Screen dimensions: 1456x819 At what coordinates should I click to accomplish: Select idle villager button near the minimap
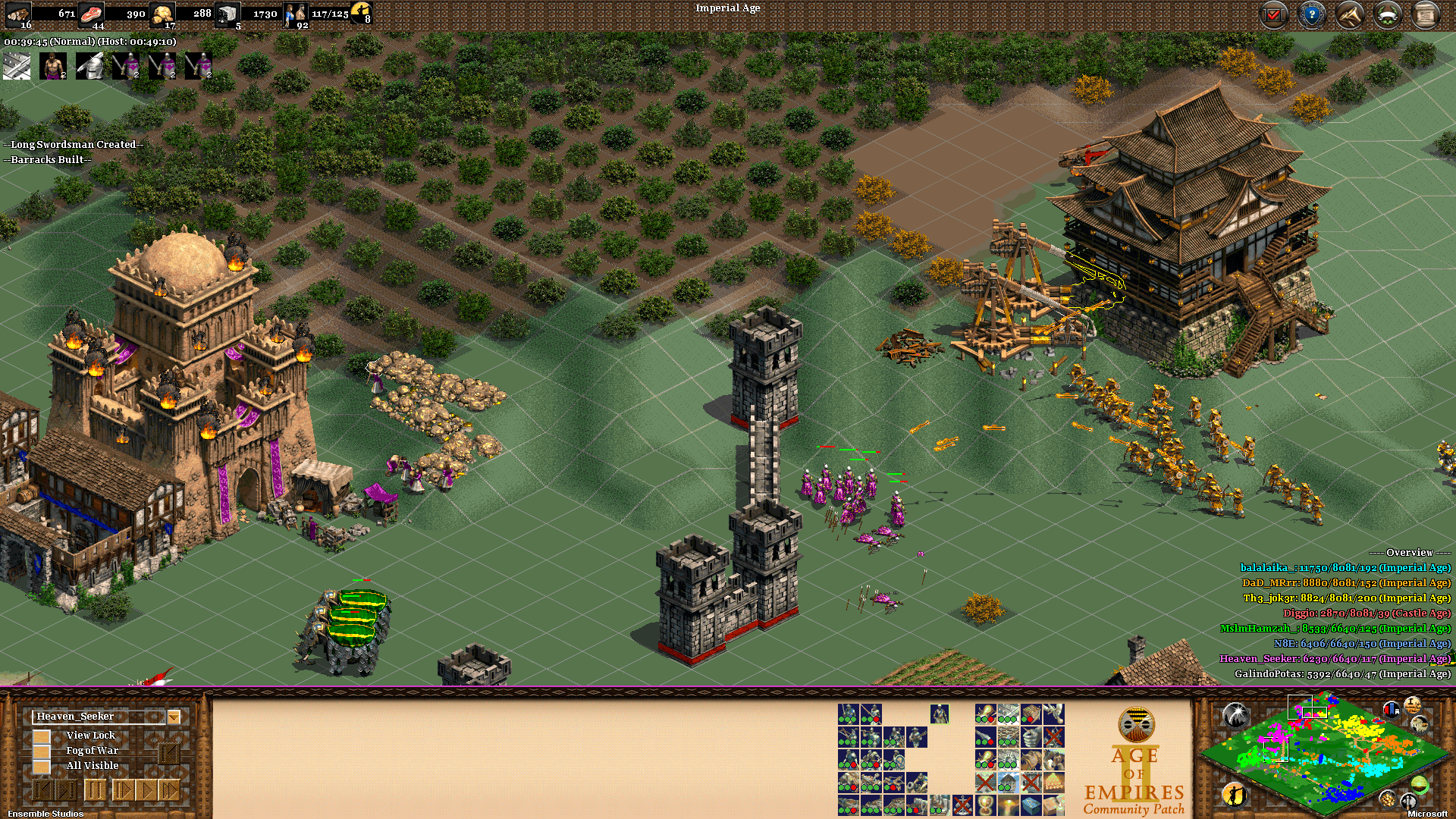(1235, 794)
